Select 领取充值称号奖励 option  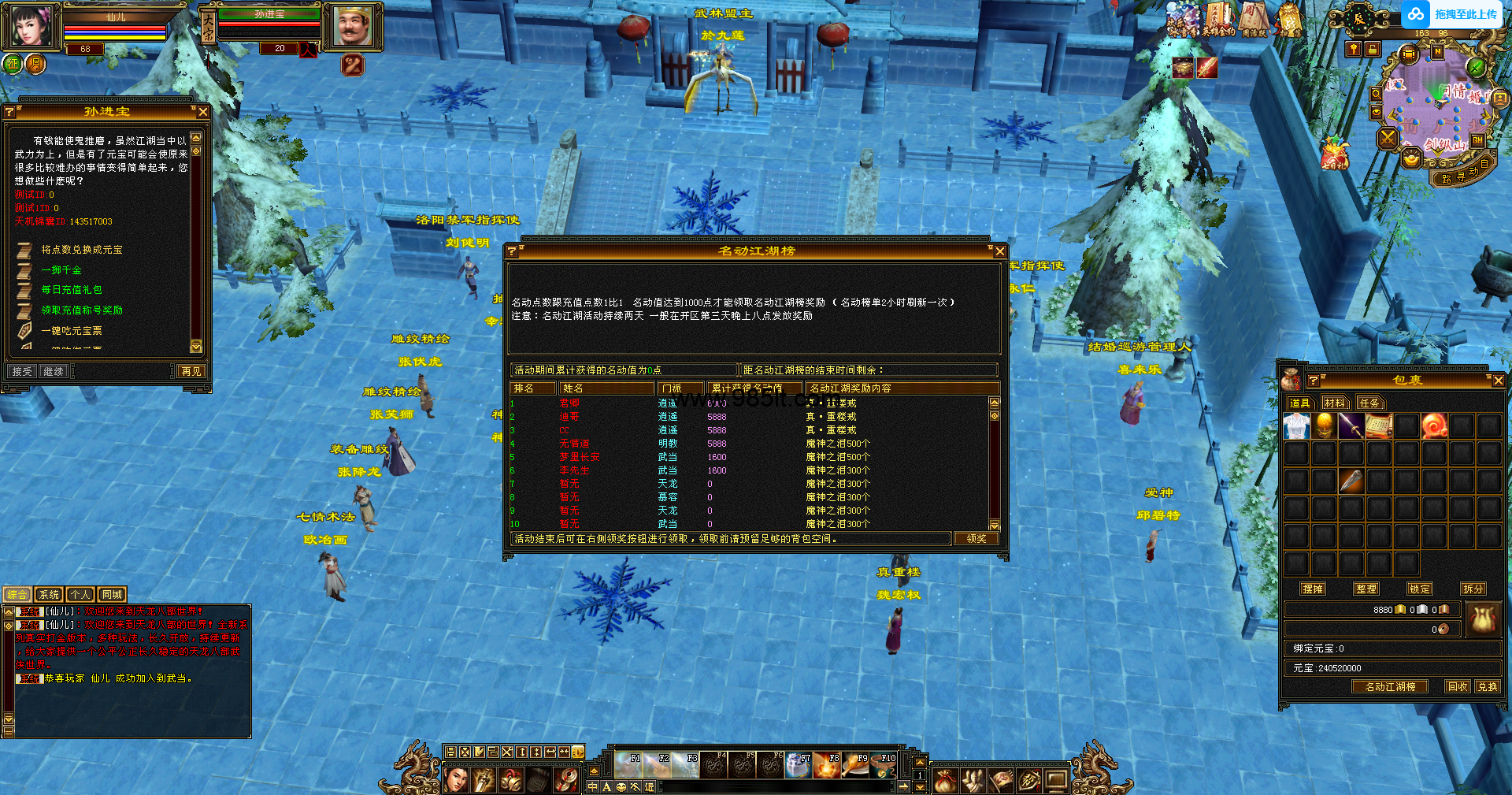[x=82, y=310]
